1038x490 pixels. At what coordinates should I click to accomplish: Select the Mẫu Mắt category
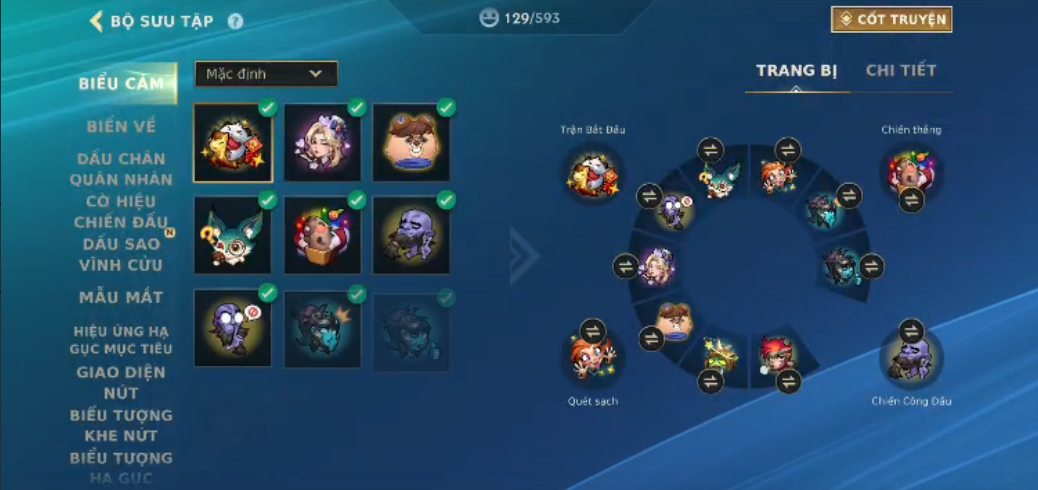[x=121, y=297]
